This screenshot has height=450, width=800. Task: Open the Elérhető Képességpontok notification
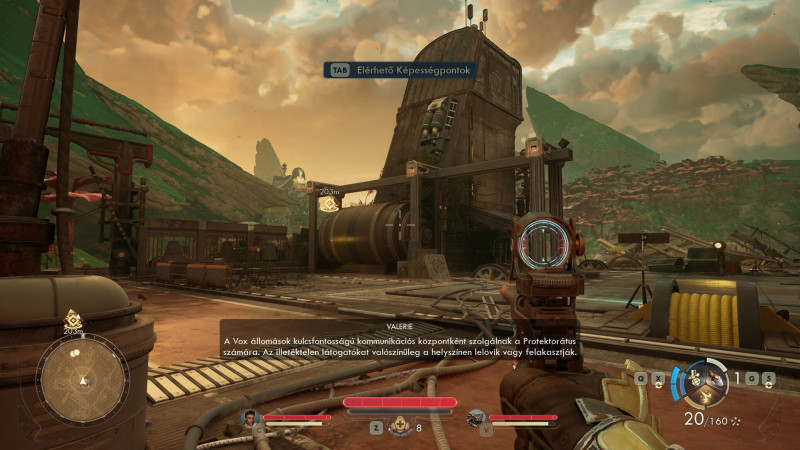tap(402, 70)
